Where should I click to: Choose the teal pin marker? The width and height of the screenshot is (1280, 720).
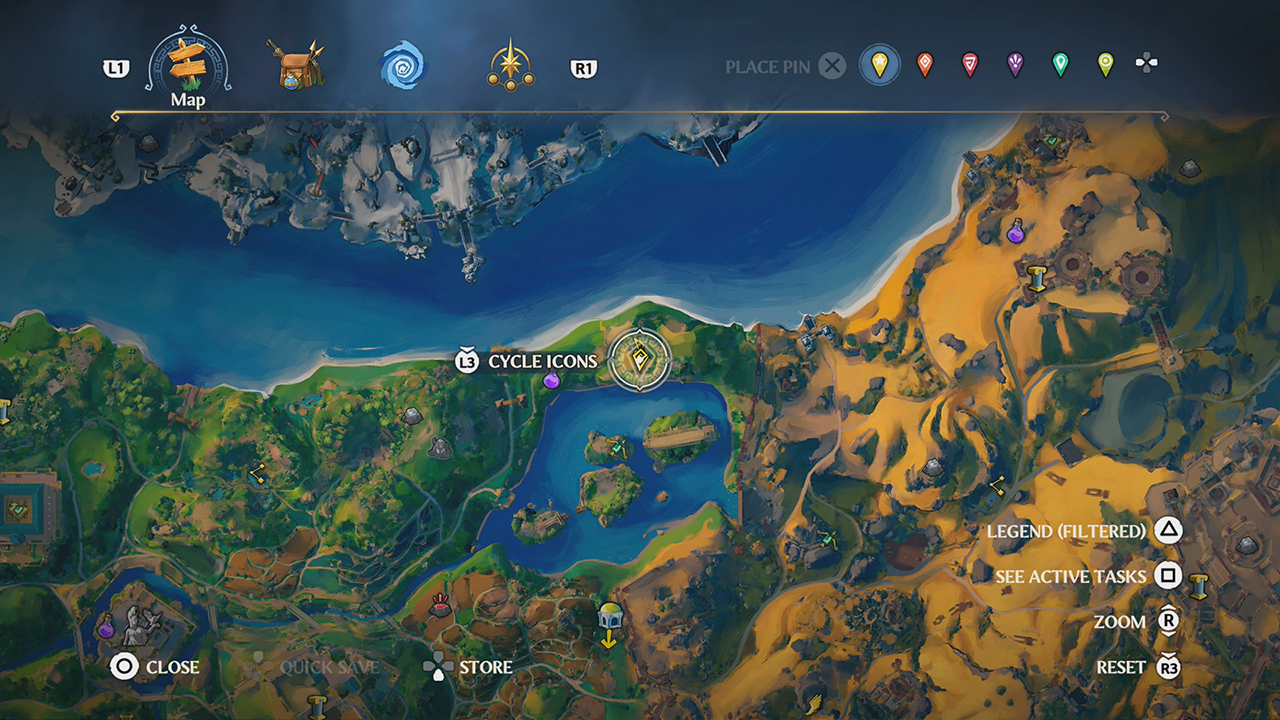tap(1059, 63)
